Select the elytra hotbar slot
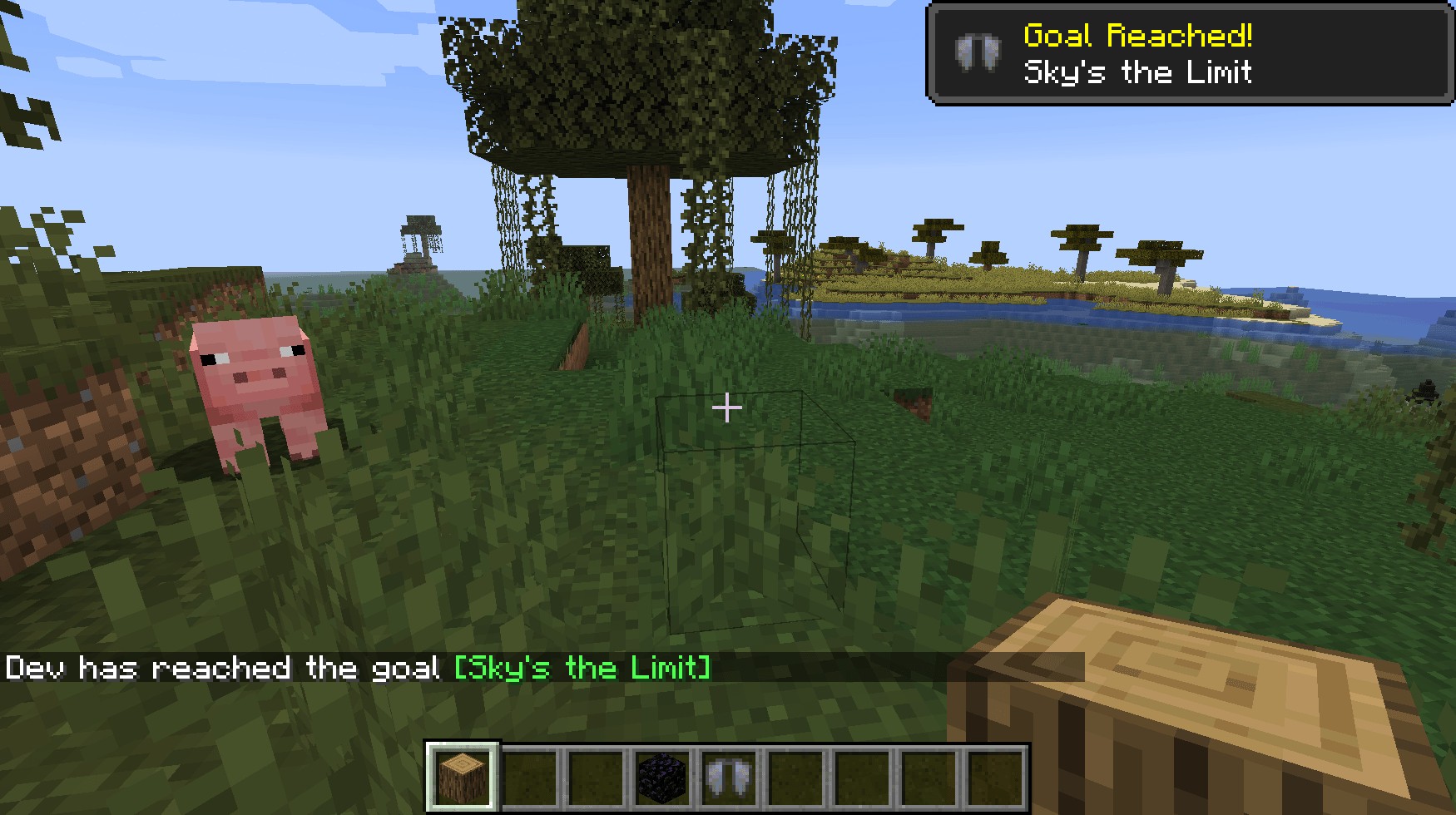 coord(730,776)
